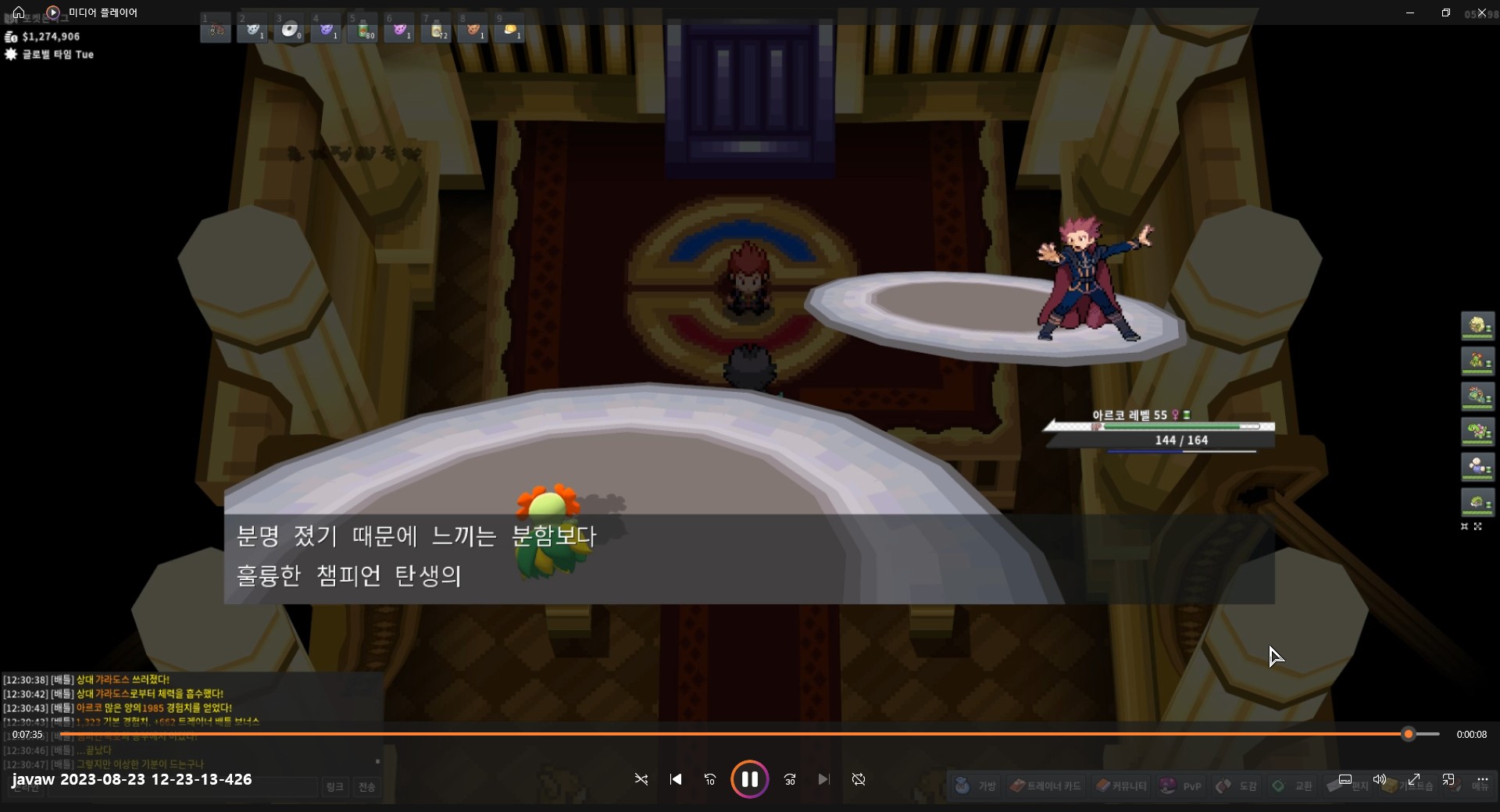Screen dimensions: 1500x812
Task: Pause the video with the pause button
Action: coord(749,779)
